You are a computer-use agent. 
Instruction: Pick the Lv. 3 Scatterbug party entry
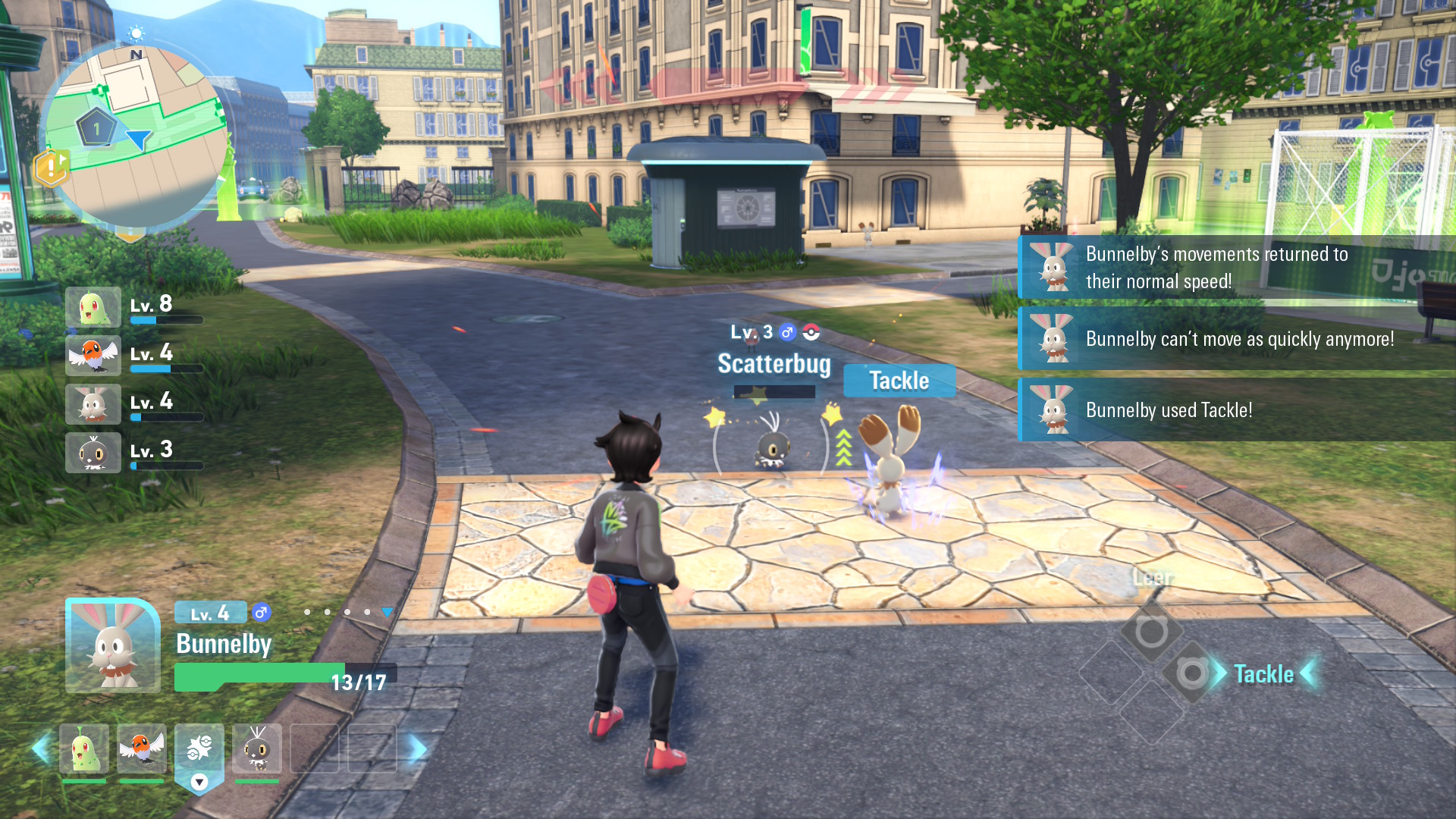[94, 453]
